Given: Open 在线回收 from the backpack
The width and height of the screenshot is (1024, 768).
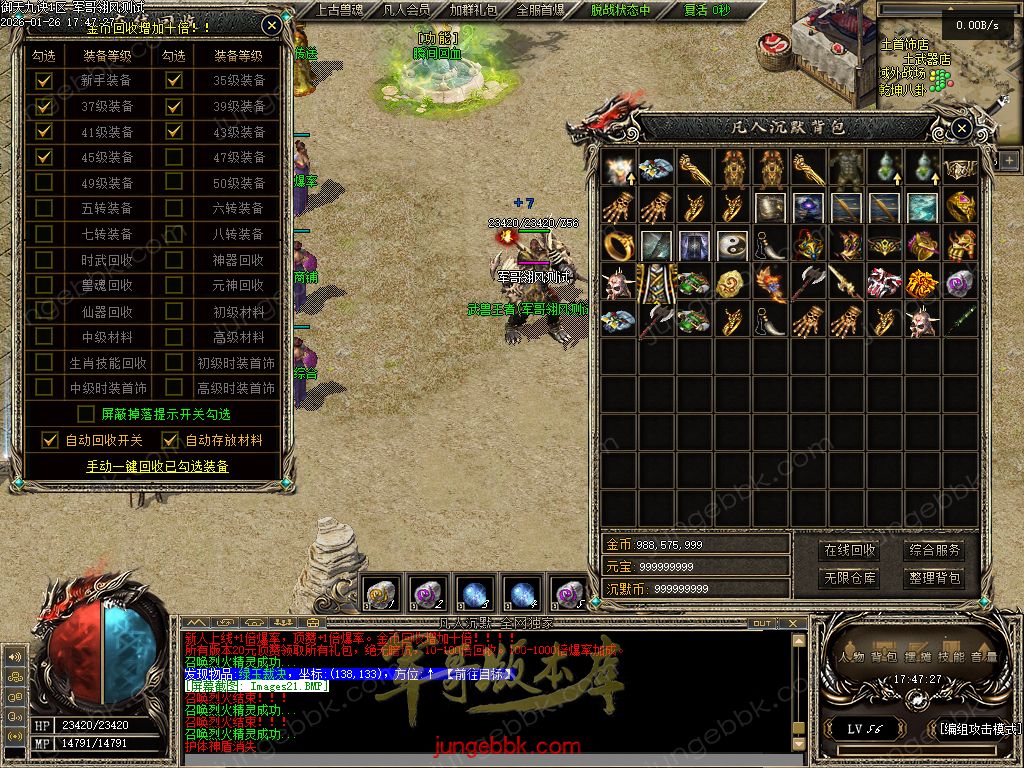Looking at the screenshot, I should pyautogui.click(x=850, y=550).
